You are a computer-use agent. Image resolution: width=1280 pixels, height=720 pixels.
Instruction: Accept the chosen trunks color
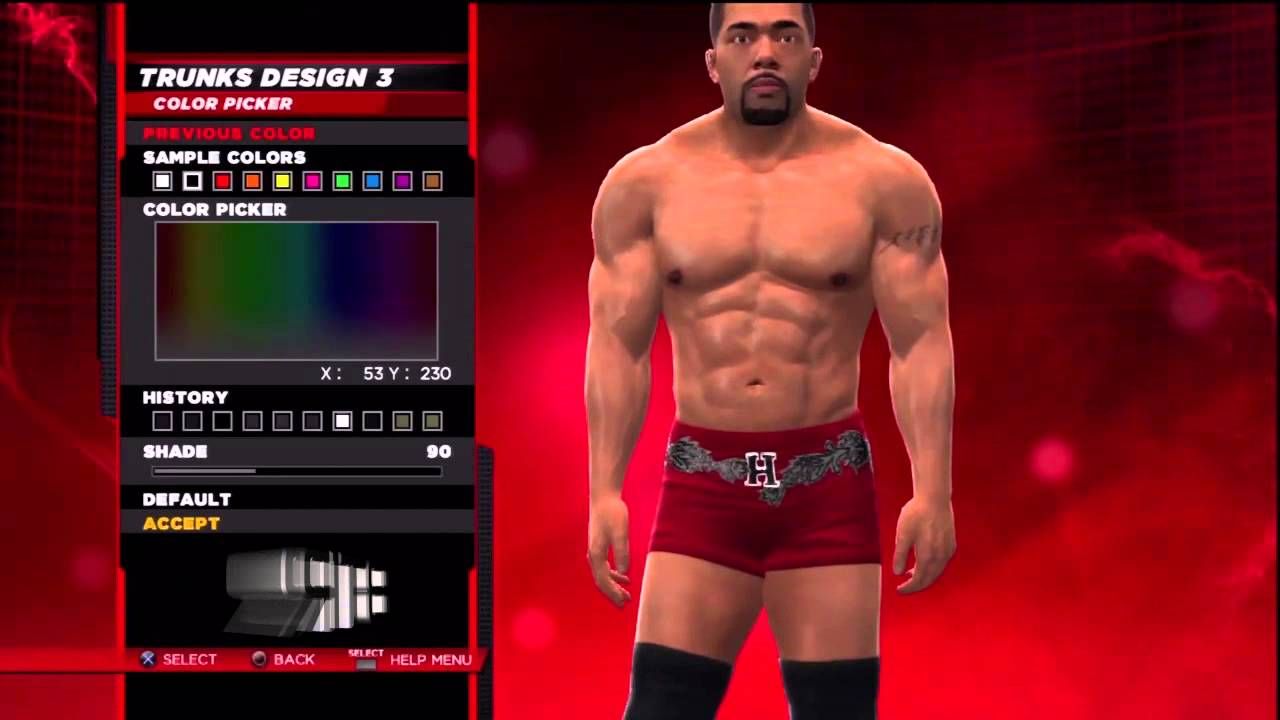181,523
